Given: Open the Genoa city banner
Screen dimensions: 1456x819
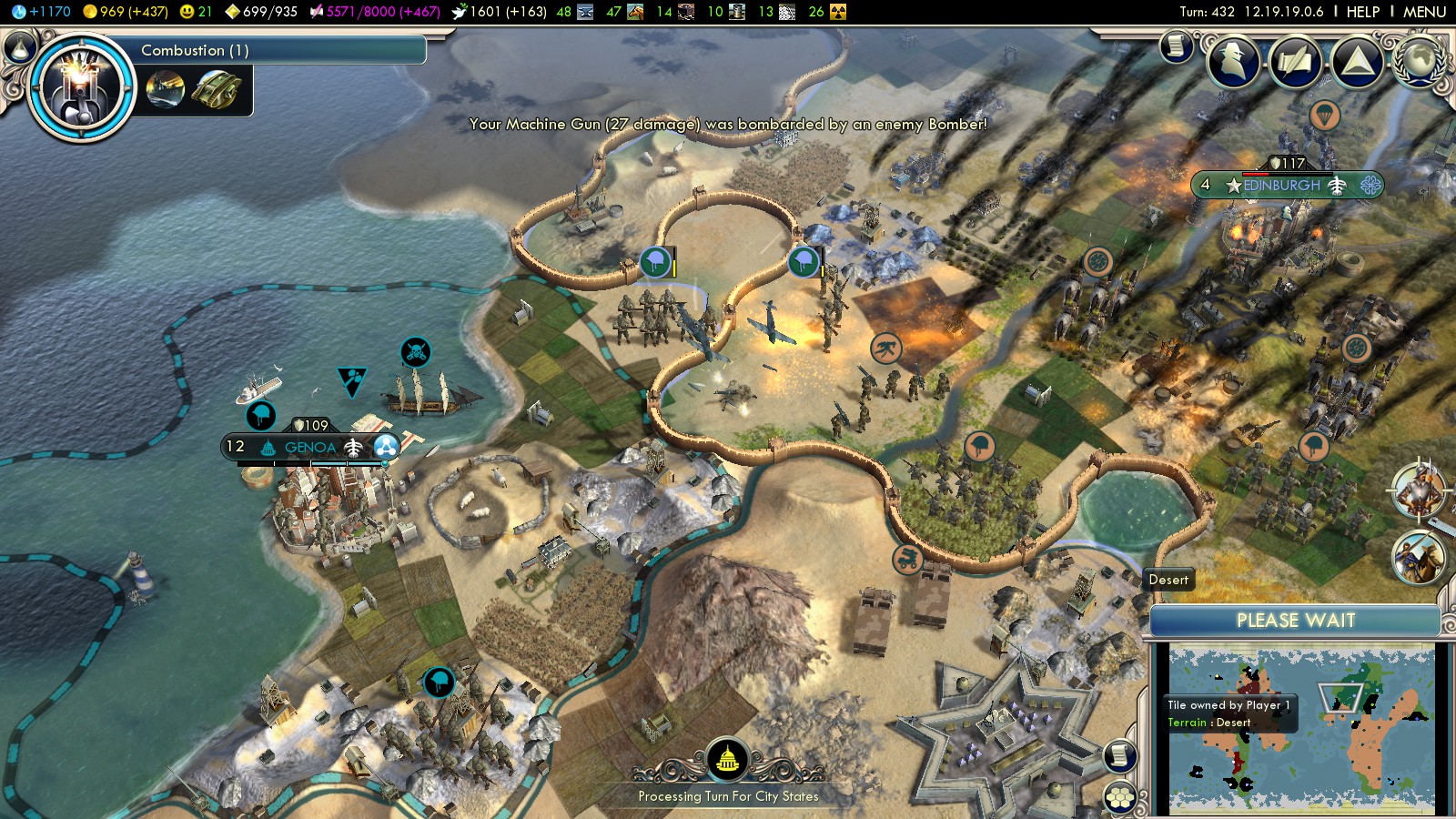Looking at the screenshot, I should point(310,447).
